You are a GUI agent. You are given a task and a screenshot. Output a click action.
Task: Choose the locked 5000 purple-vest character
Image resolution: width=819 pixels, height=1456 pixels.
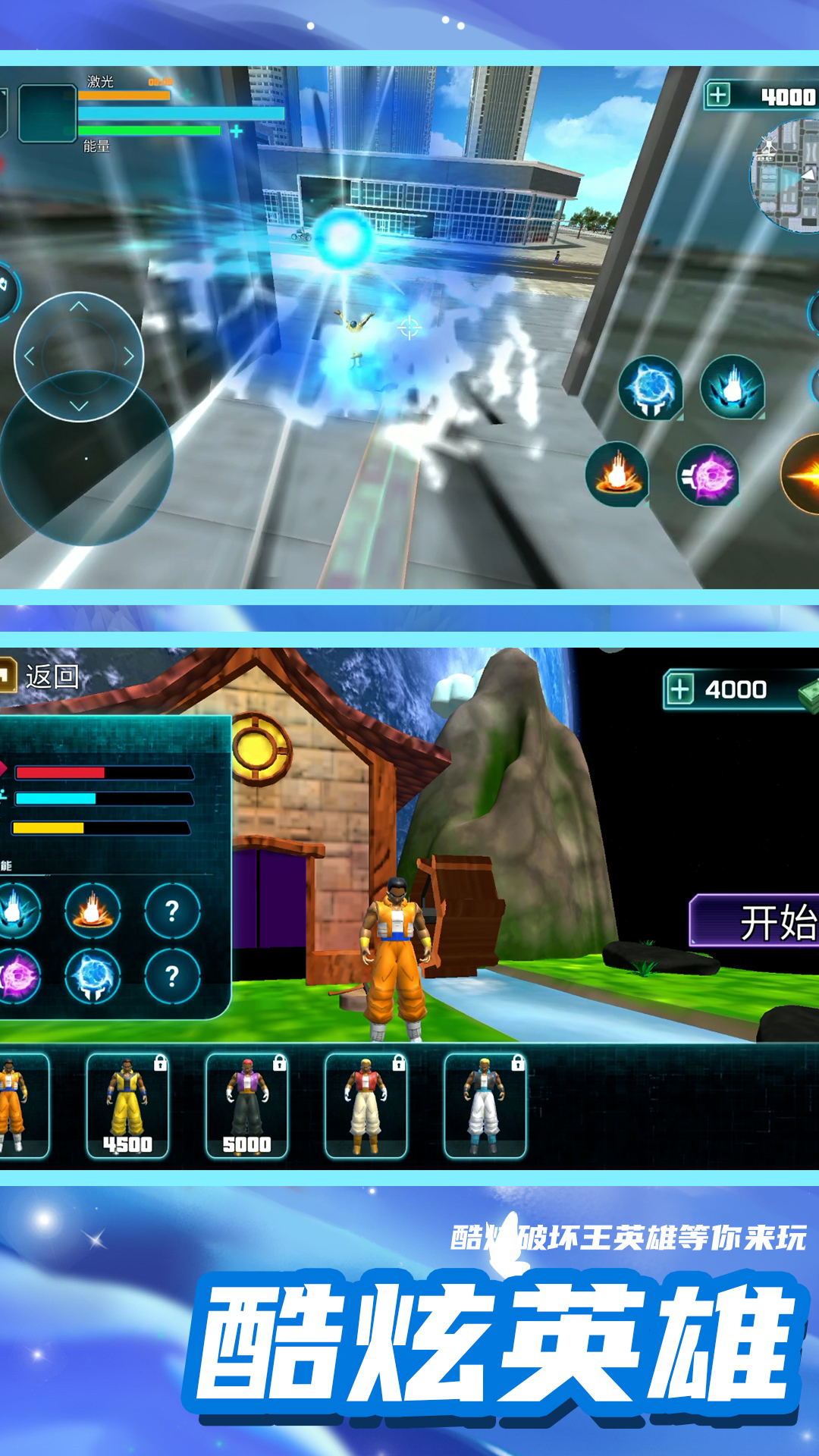[x=246, y=1106]
